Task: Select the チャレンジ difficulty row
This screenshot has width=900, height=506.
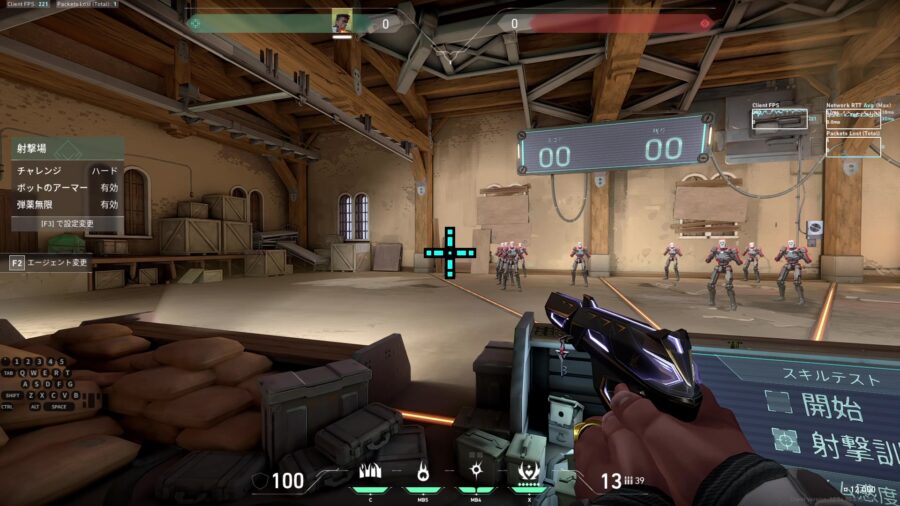Action: tap(68, 171)
